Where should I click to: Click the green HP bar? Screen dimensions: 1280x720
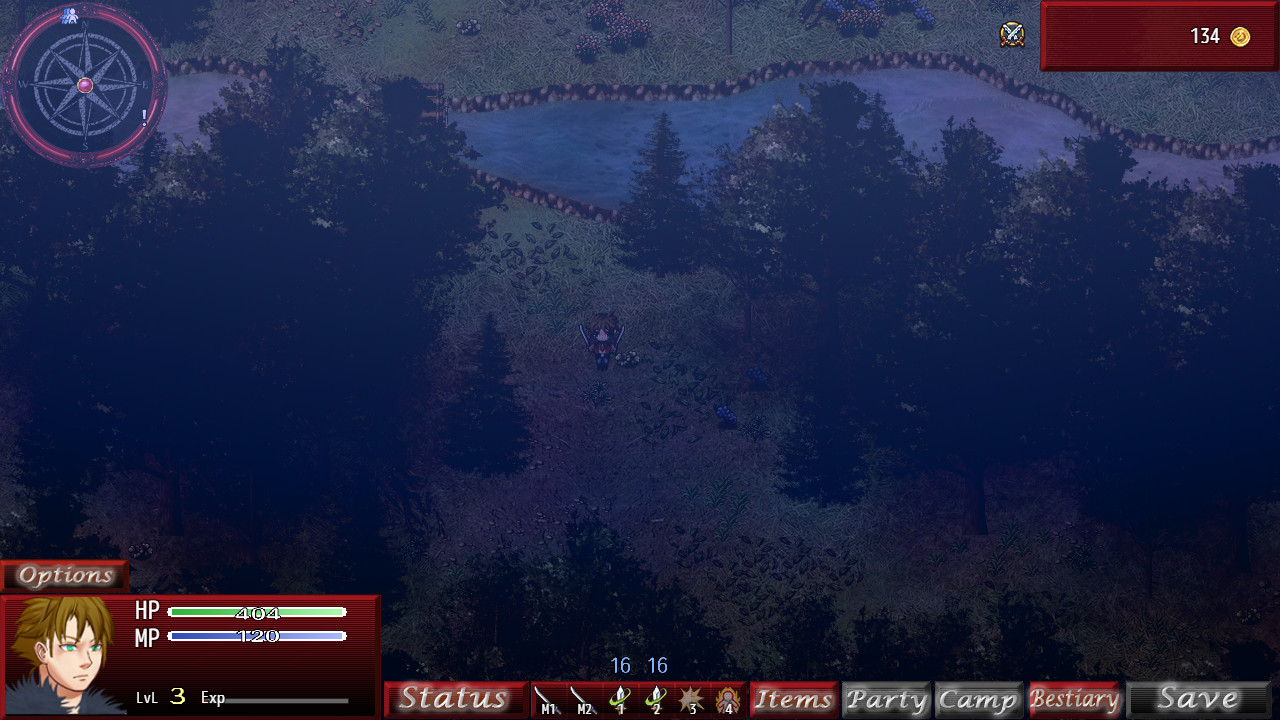258,611
